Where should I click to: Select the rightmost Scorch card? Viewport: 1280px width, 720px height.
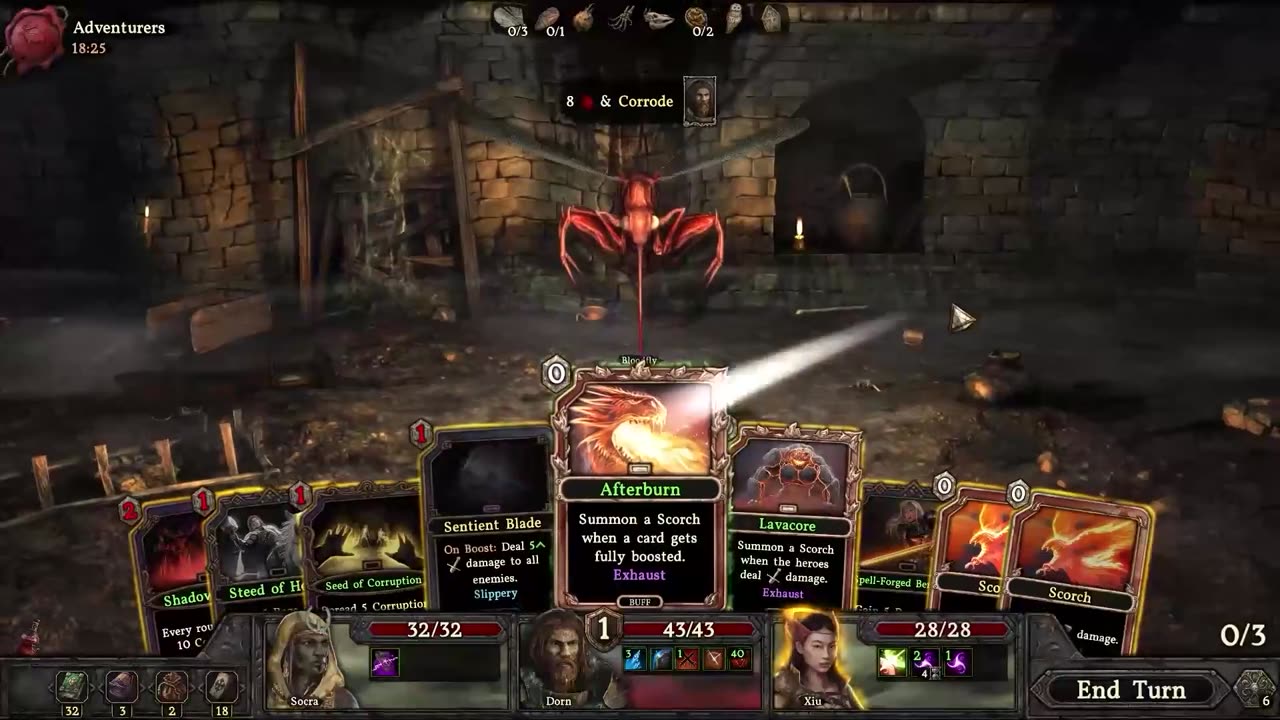pyautogui.click(x=1075, y=570)
